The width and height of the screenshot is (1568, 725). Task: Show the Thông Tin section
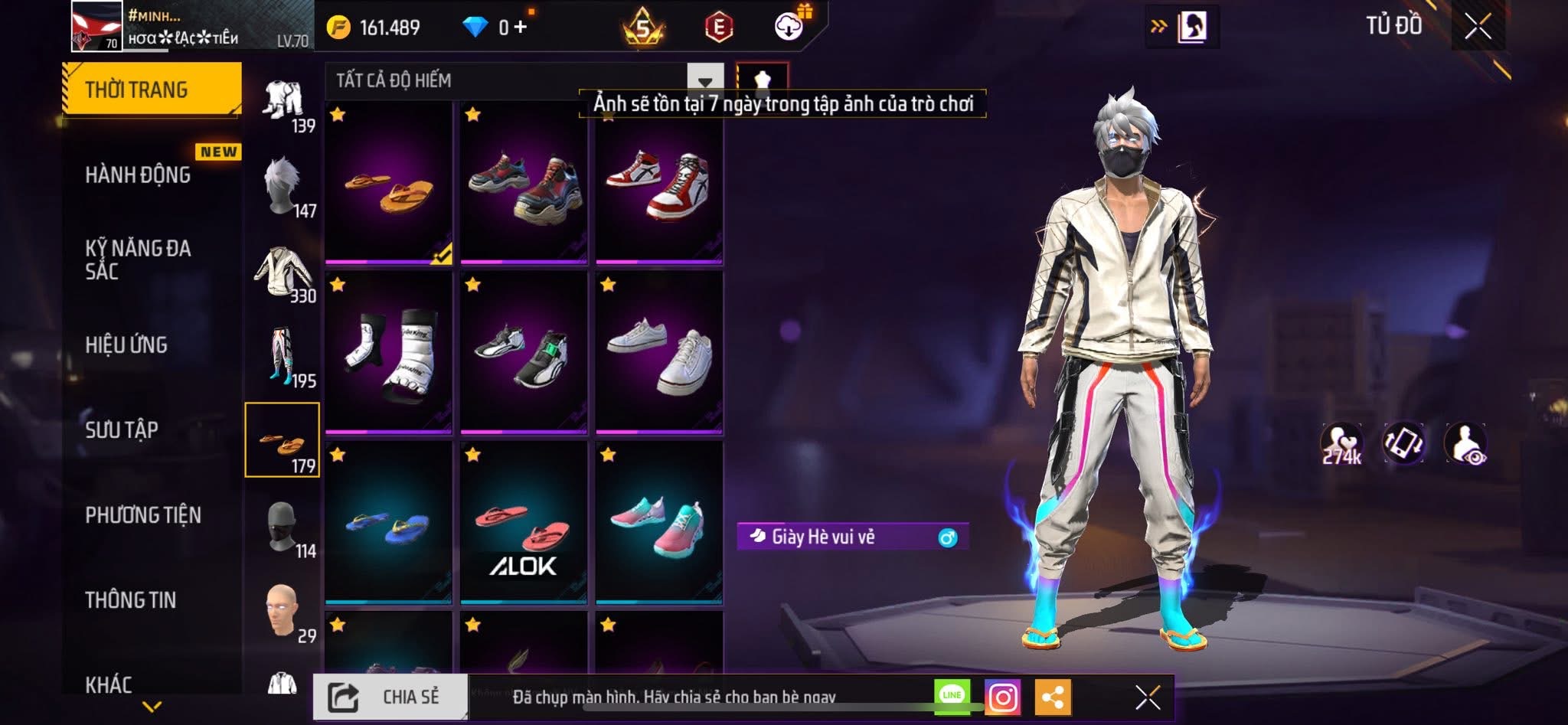(x=131, y=599)
